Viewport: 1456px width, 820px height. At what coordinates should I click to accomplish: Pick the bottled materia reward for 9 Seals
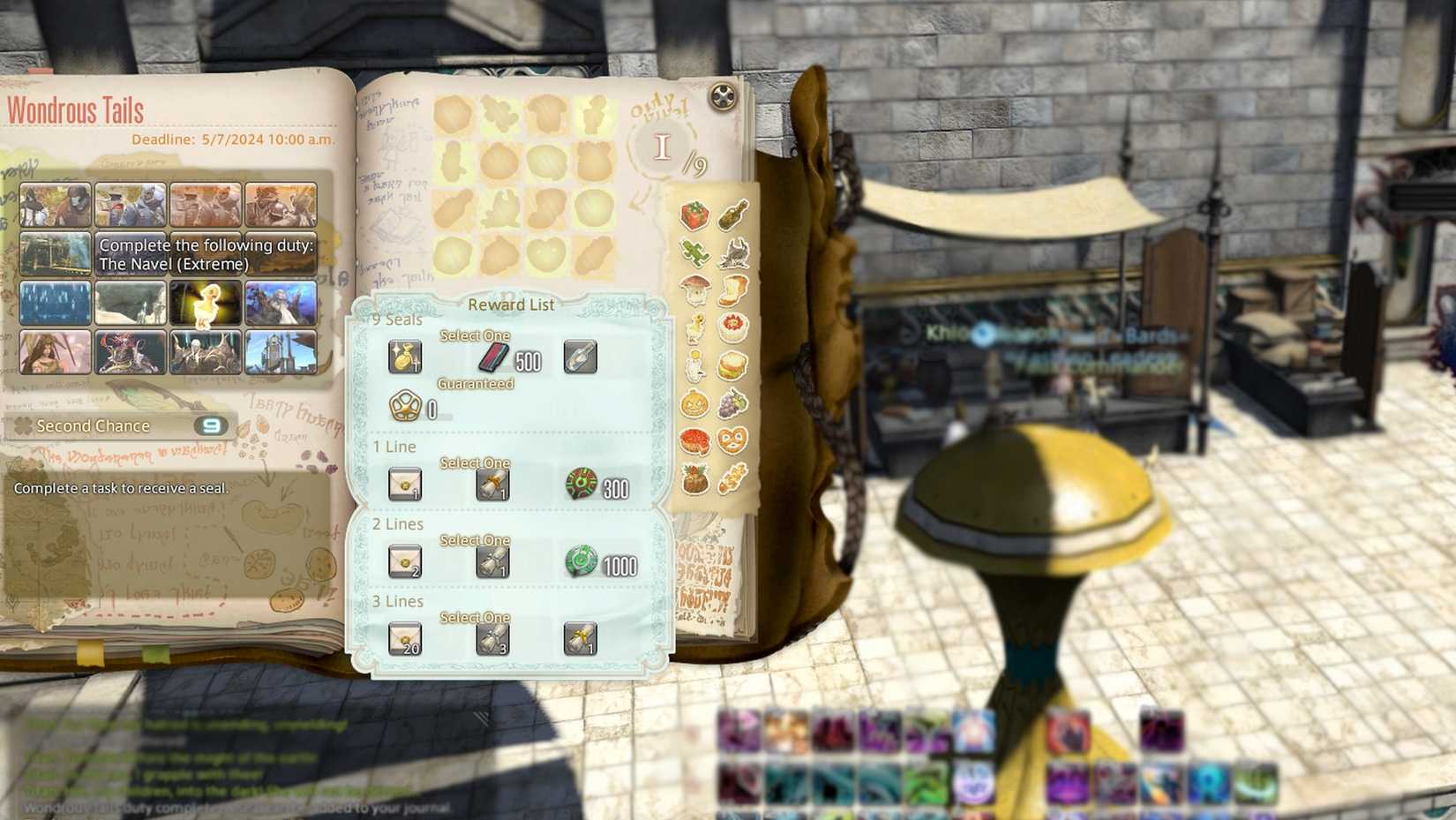coord(582,357)
